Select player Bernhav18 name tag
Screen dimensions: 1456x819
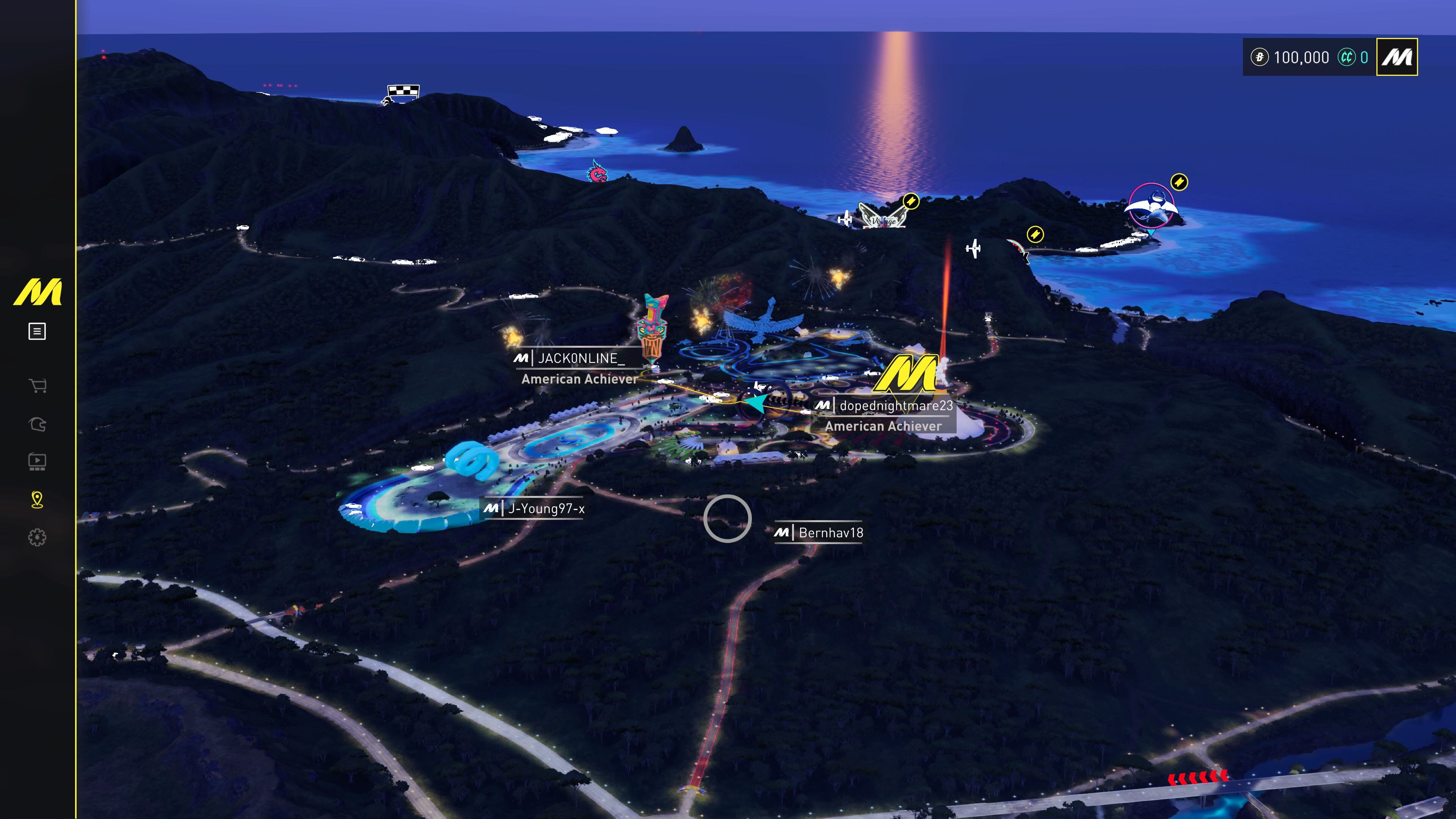[x=830, y=532]
